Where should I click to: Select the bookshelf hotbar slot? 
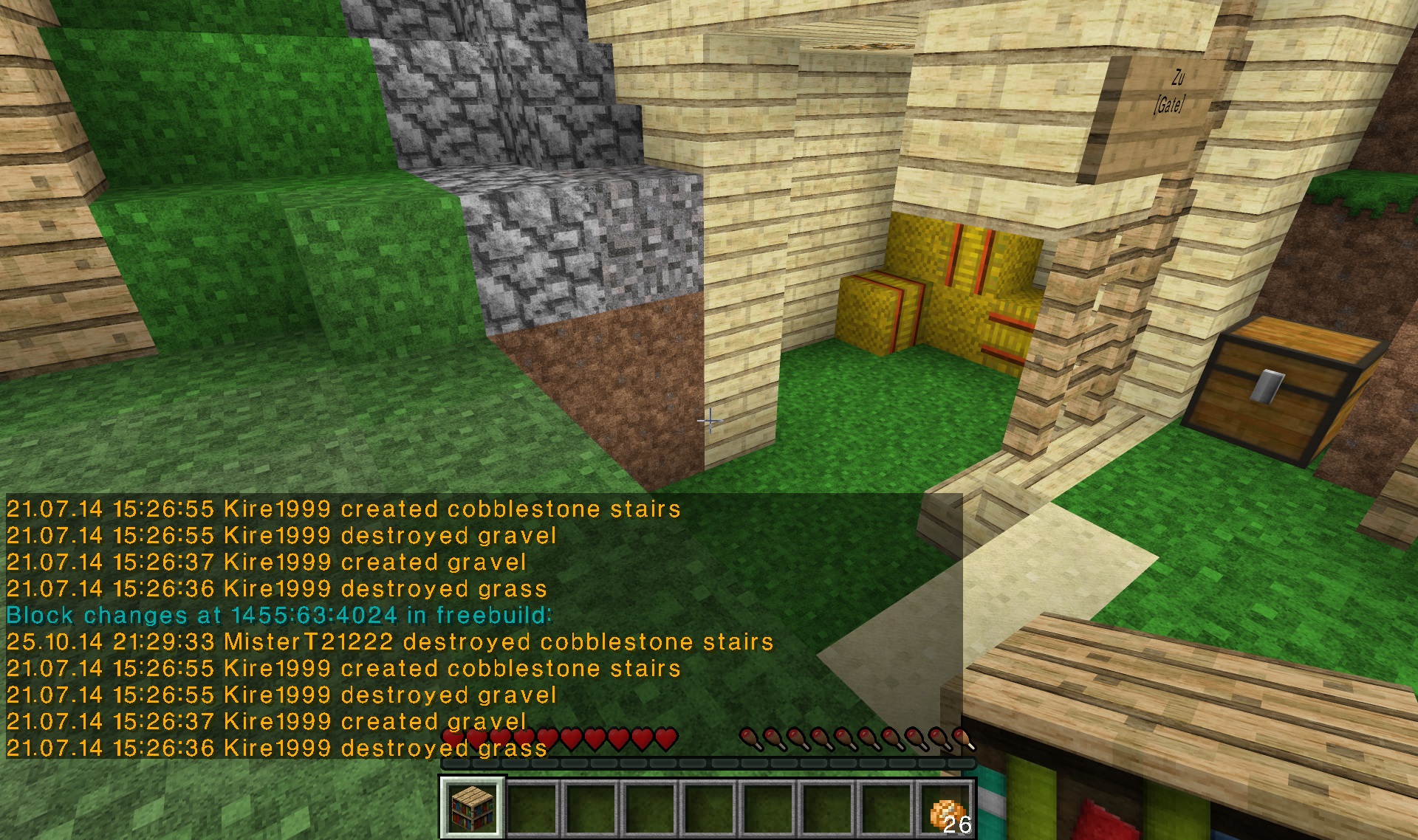(473, 808)
